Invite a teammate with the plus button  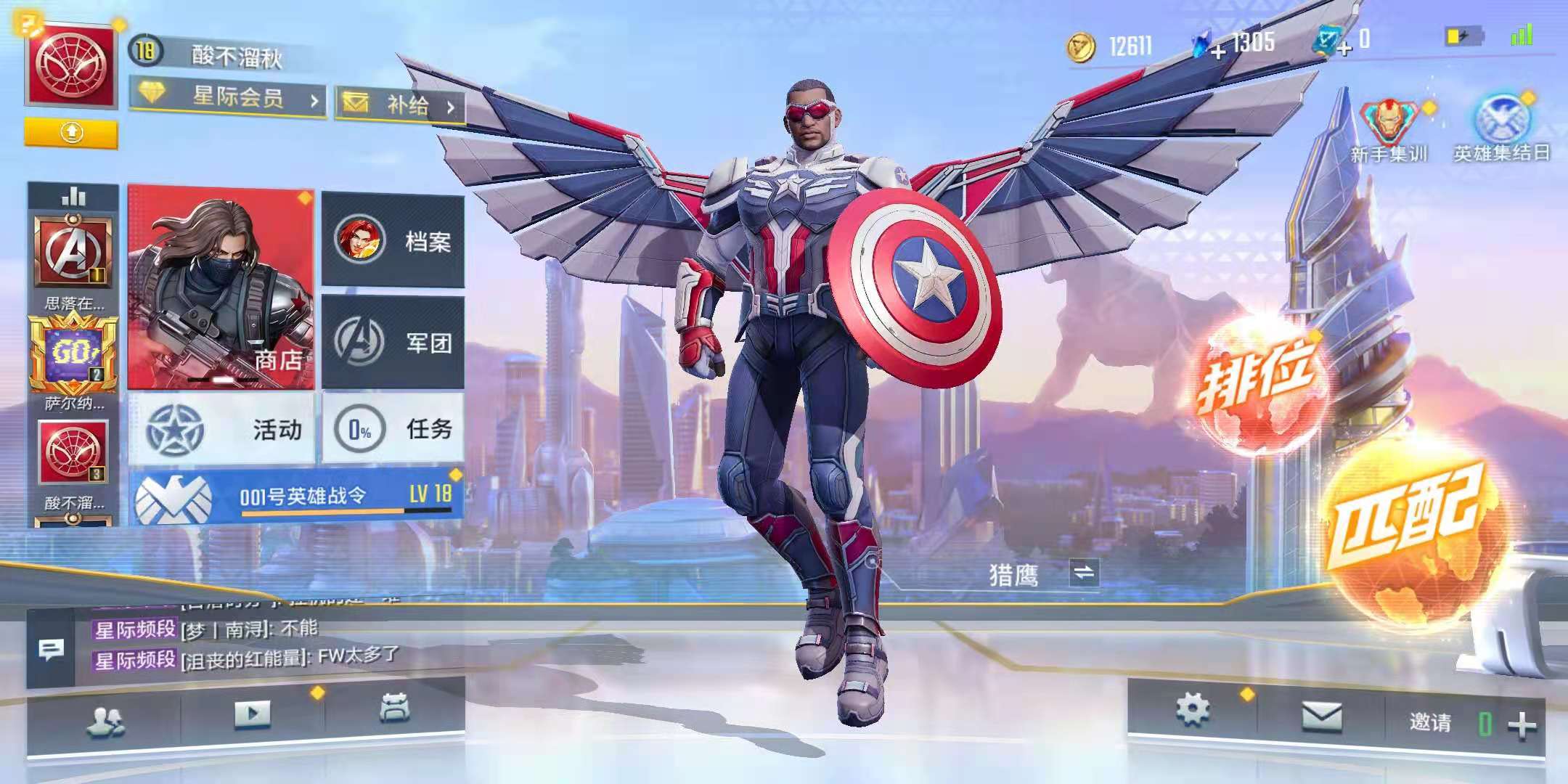[x=1522, y=724]
